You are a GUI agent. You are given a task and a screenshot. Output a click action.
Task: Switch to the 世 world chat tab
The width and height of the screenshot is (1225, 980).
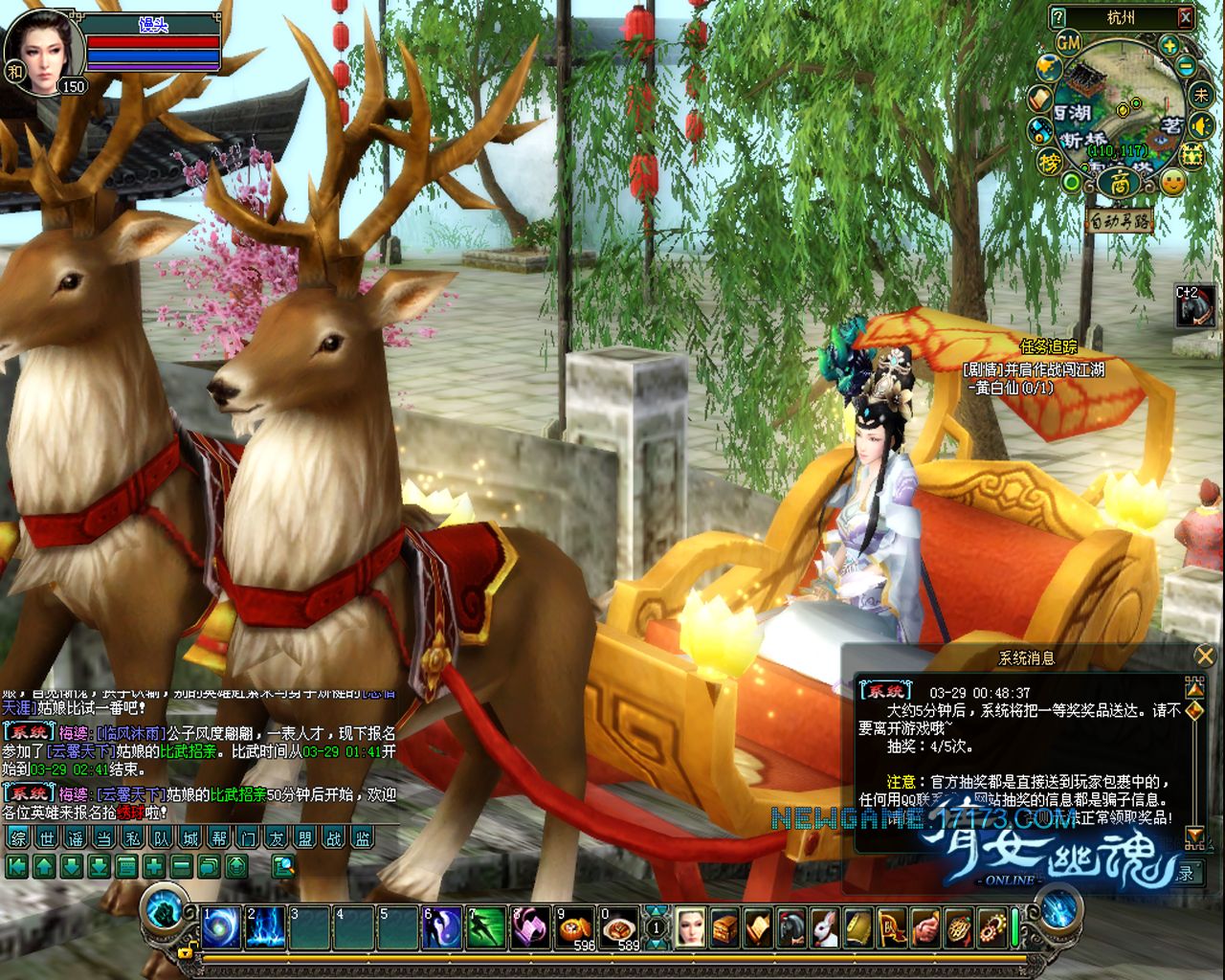tap(47, 838)
